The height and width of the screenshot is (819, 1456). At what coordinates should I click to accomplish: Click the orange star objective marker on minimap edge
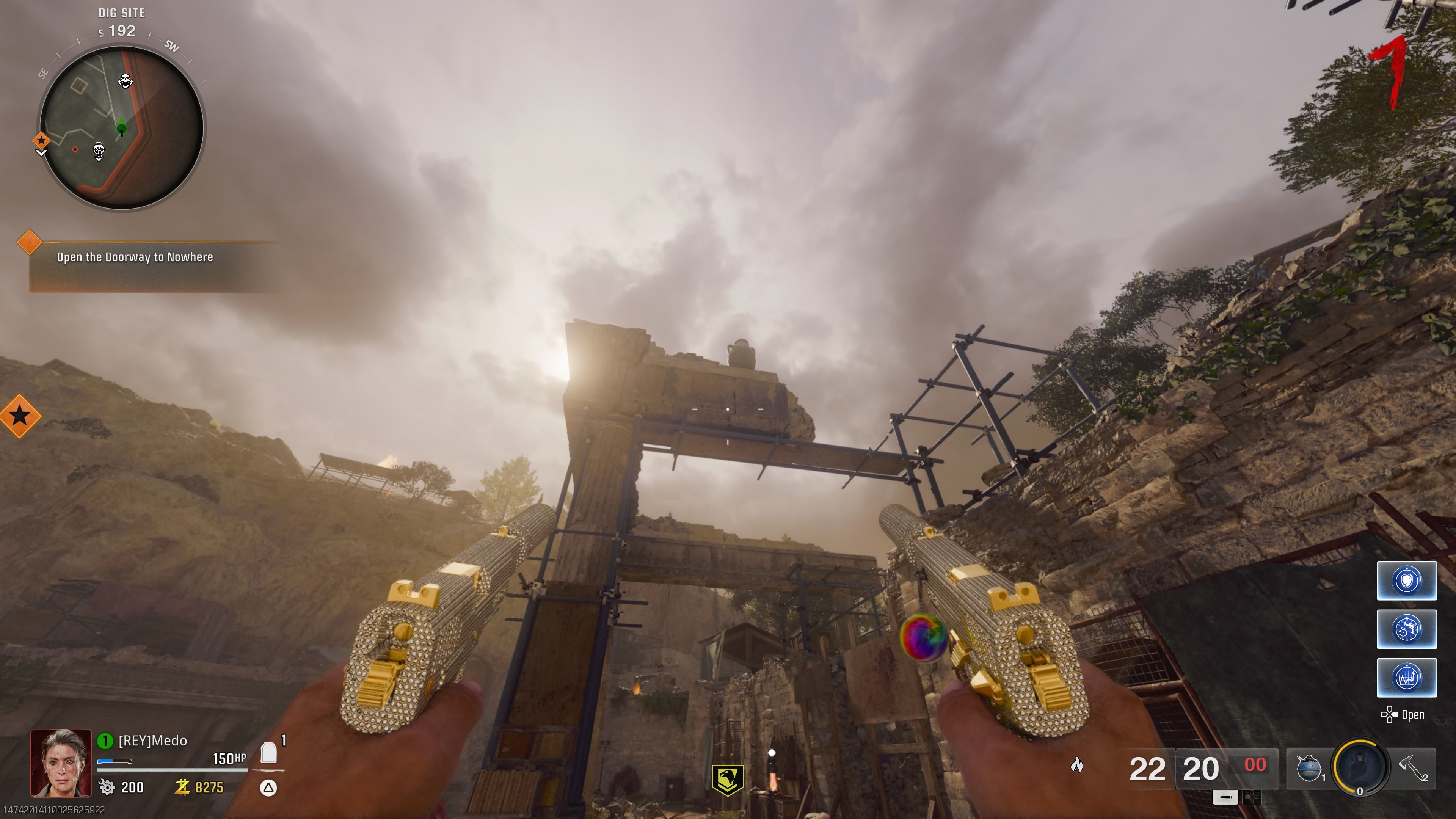(41, 140)
